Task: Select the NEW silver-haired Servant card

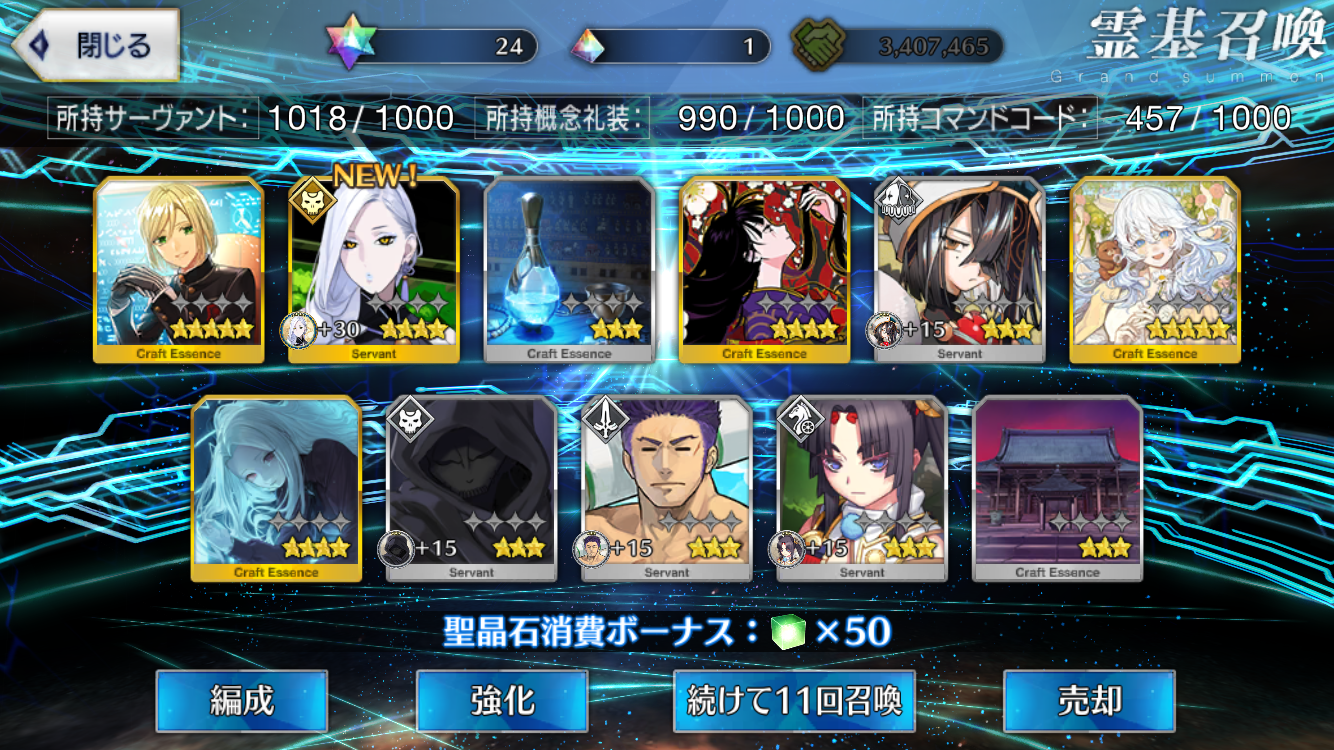Action: pos(374,270)
